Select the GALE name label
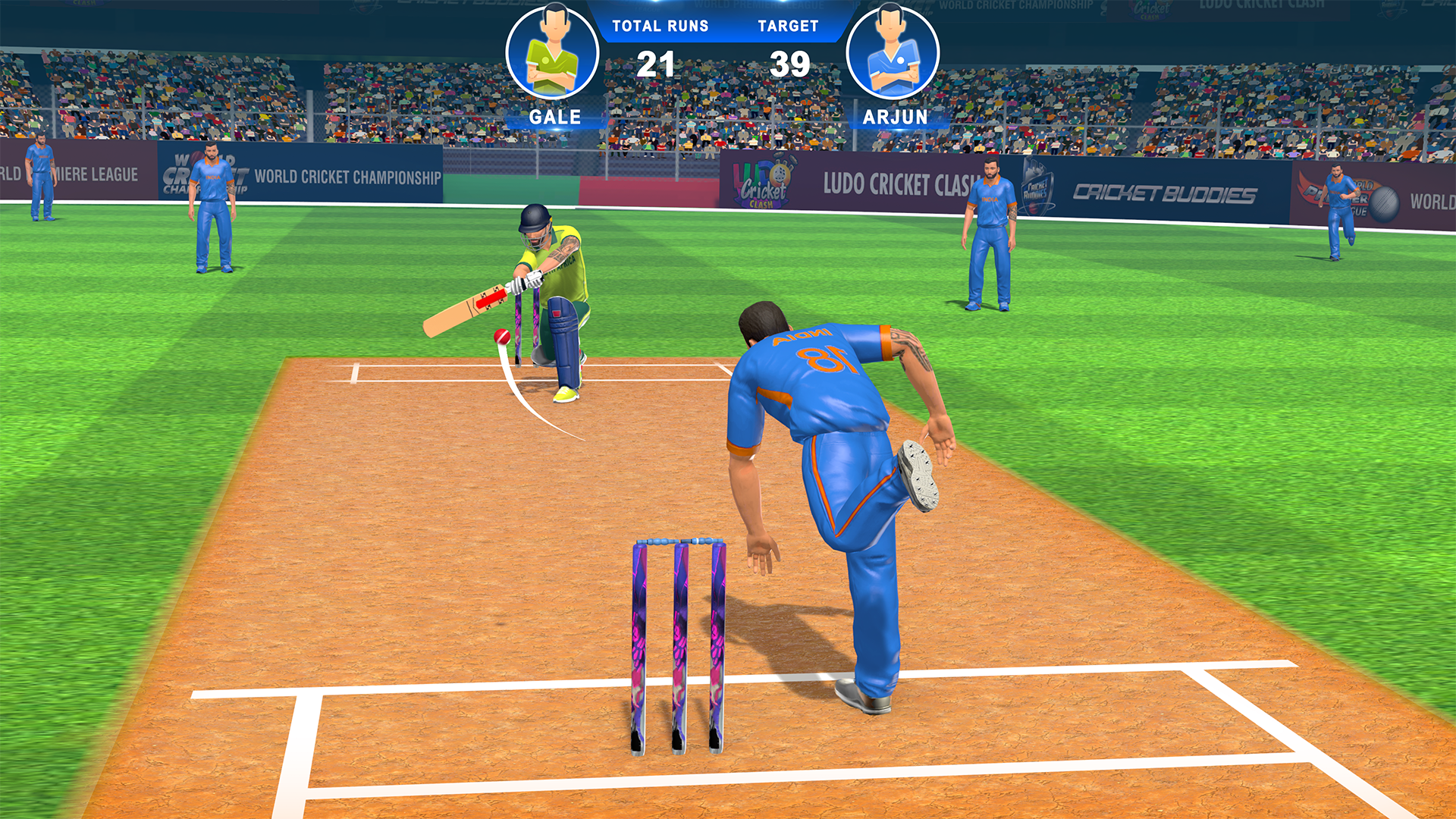The width and height of the screenshot is (1456, 819). (554, 116)
